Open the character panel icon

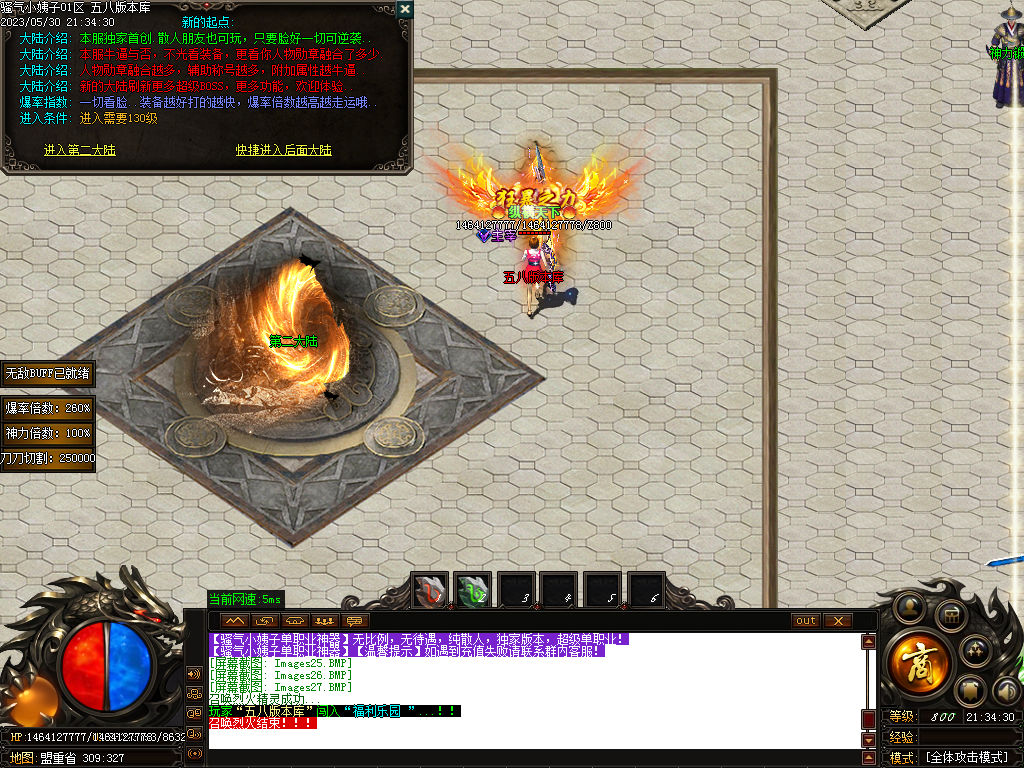pos(909,606)
